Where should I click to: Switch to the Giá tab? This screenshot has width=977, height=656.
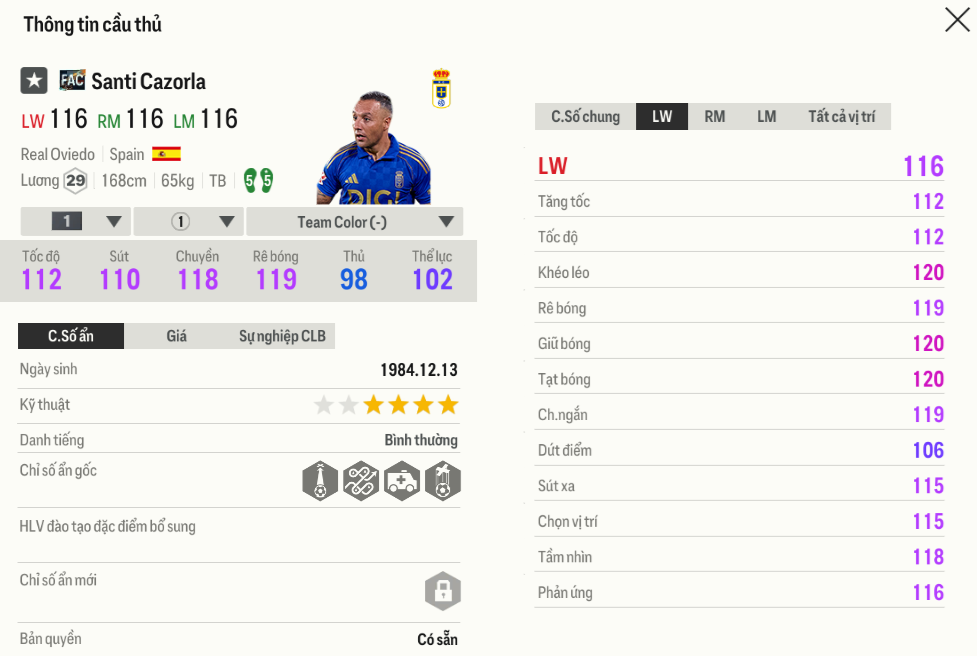pyautogui.click(x=177, y=336)
